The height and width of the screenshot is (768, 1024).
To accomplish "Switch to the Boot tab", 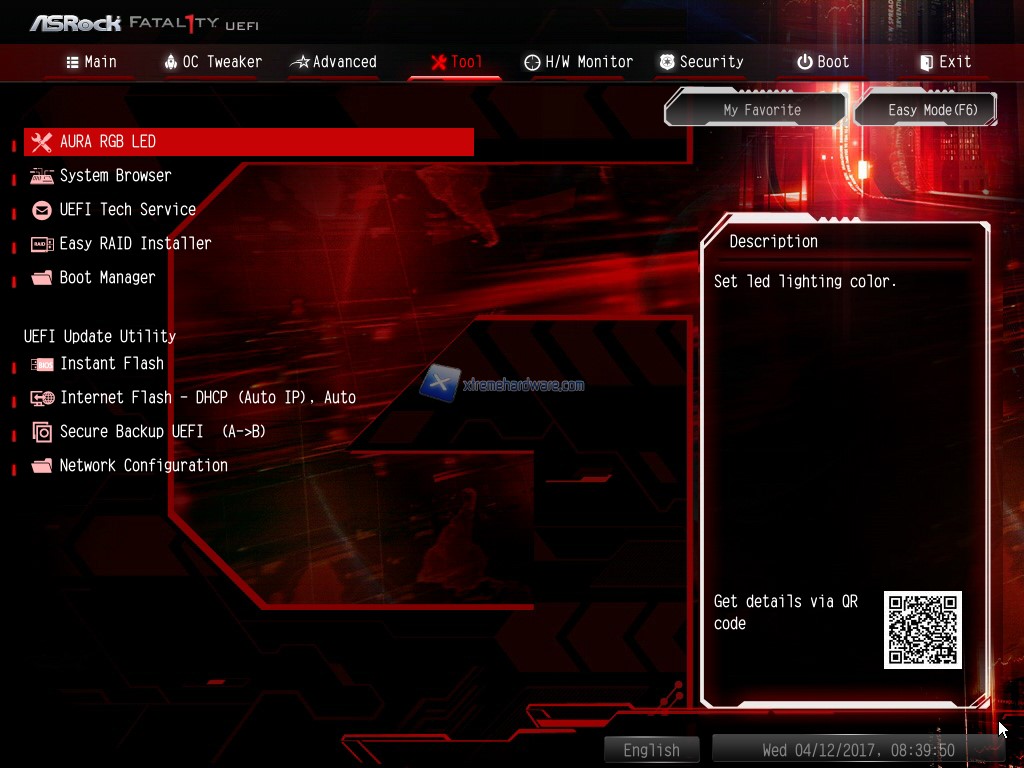I will pyautogui.click(x=822, y=62).
